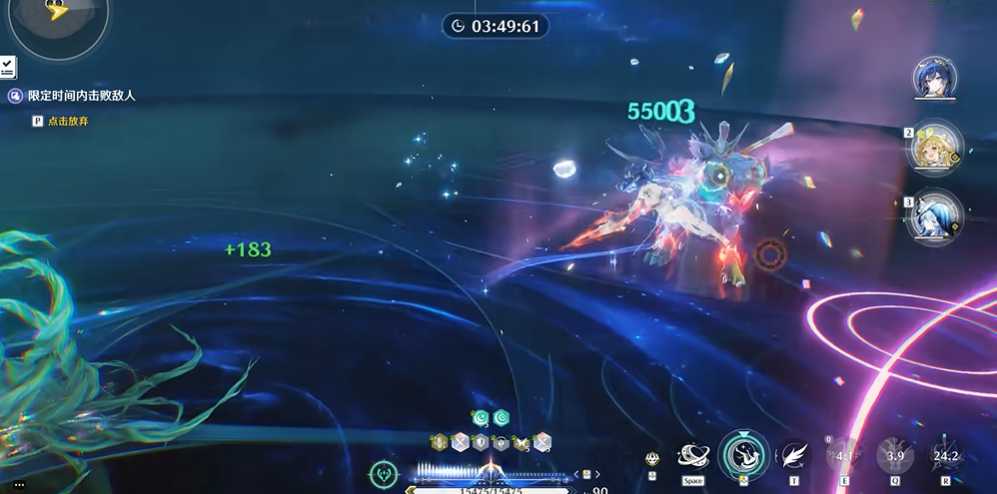The width and height of the screenshot is (997, 494).
Task: Switch to the dark-haired top party character
Action: click(x=934, y=78)
